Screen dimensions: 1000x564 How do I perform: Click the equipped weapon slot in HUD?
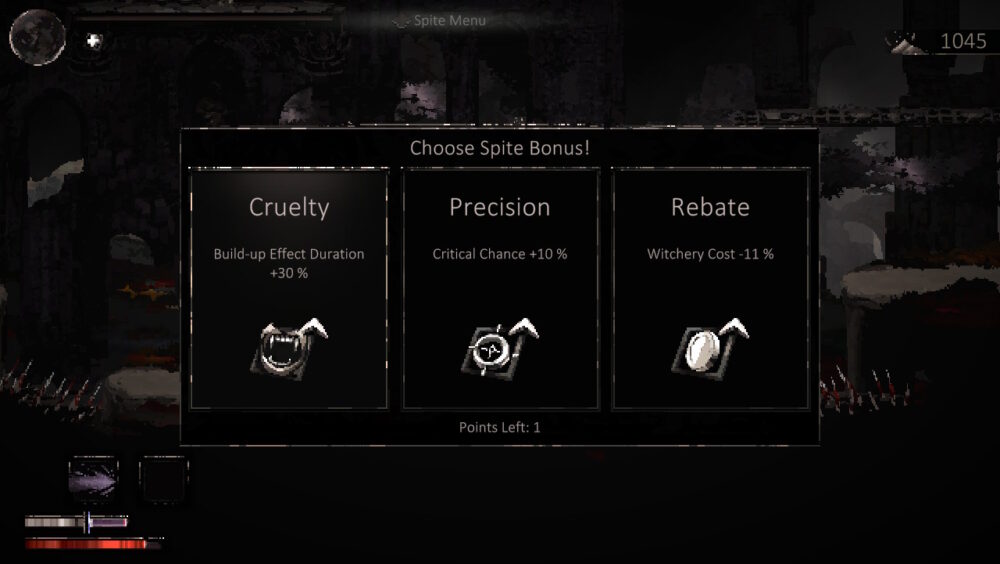[93, 477]
